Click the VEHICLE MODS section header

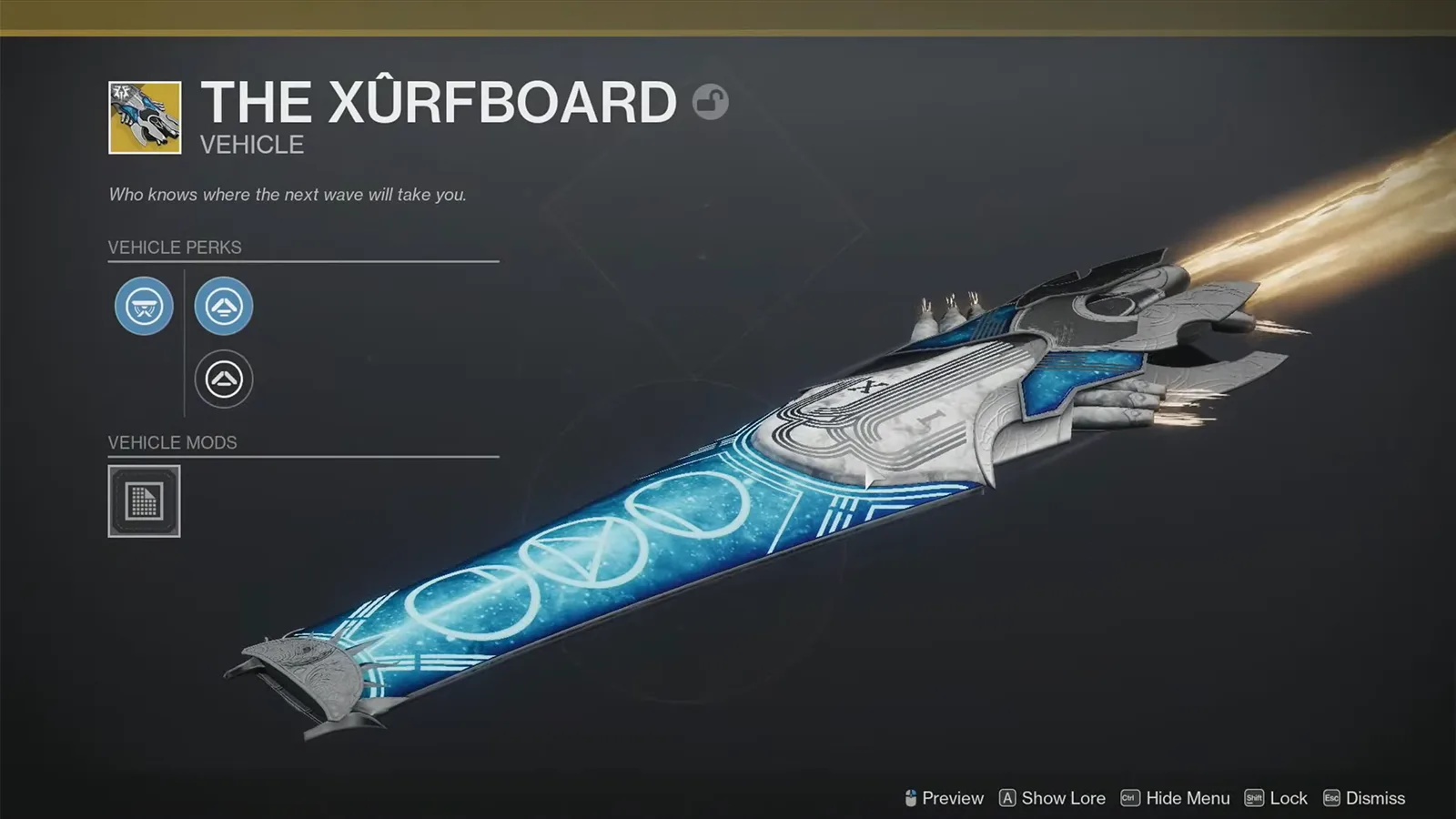174,442
